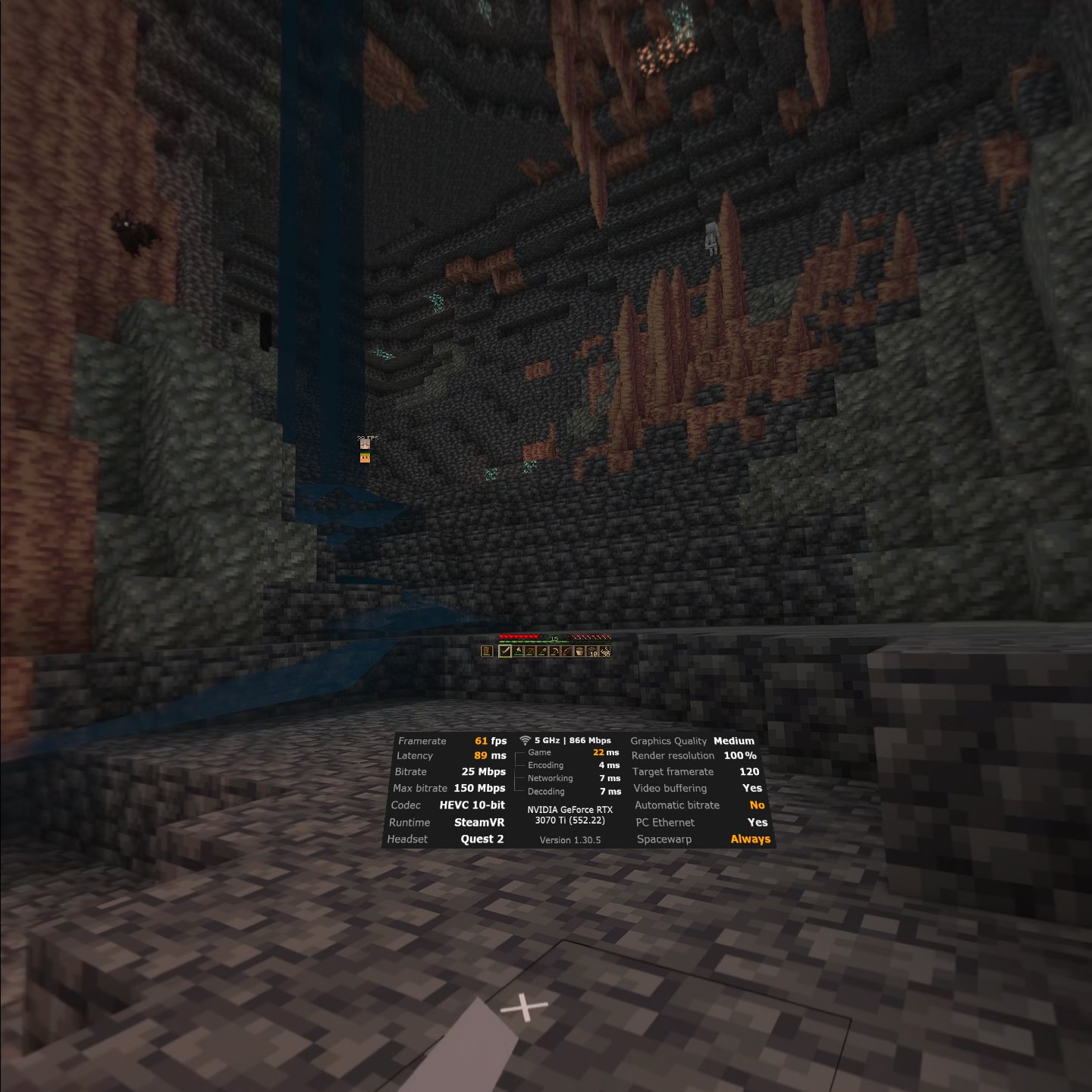Select the axe in the hotbar
This screenshot has width=1092, height=1092.
coord(518,651)
